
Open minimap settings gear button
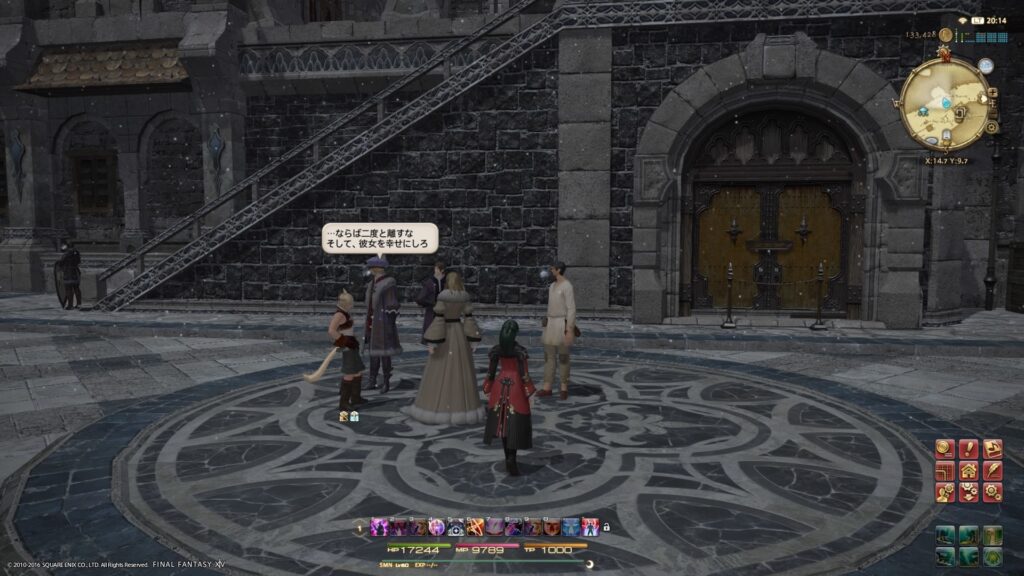[991, 128]
